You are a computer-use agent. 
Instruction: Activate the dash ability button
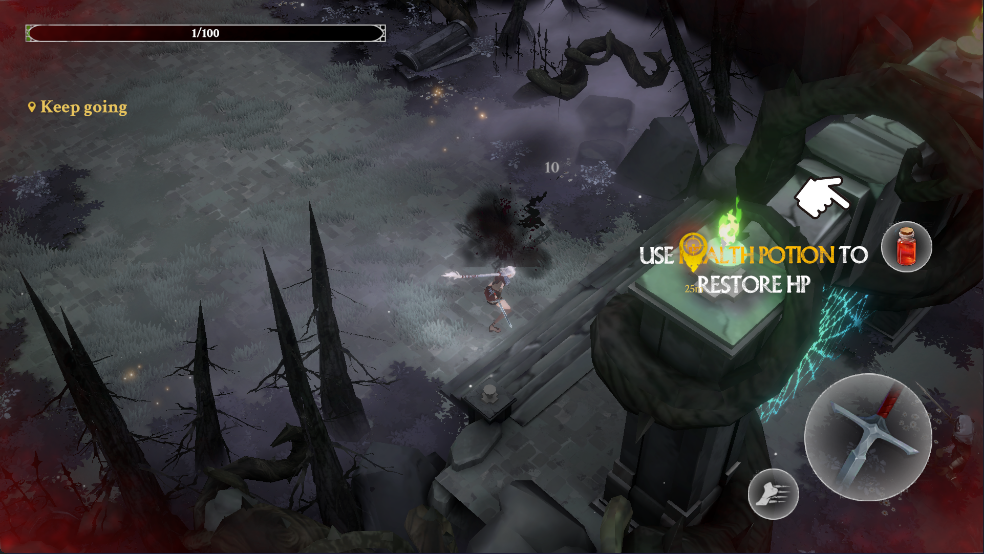tap(773, 494)
